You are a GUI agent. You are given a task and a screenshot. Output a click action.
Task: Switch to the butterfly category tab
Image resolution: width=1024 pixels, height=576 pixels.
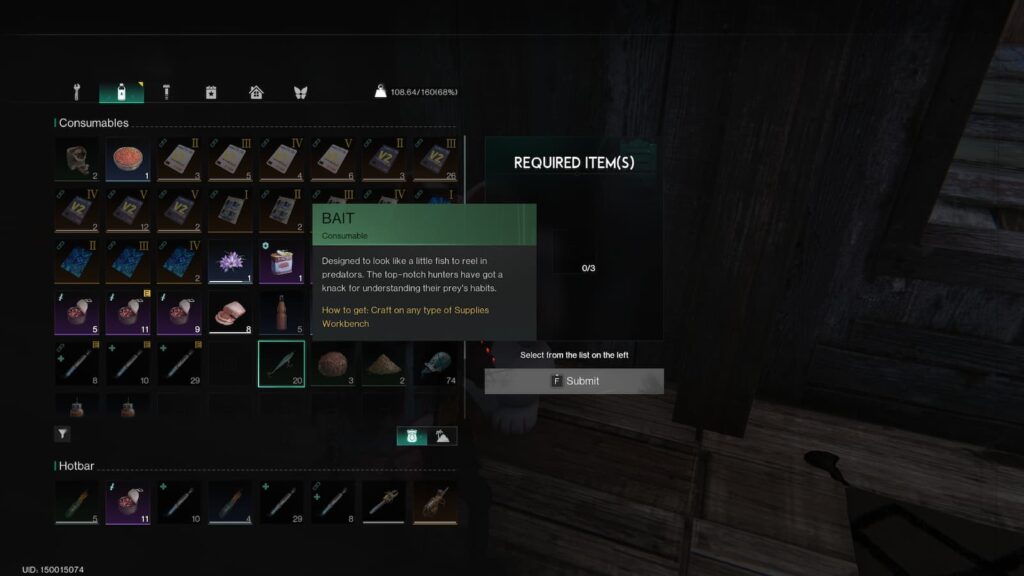tap(300, 93)
